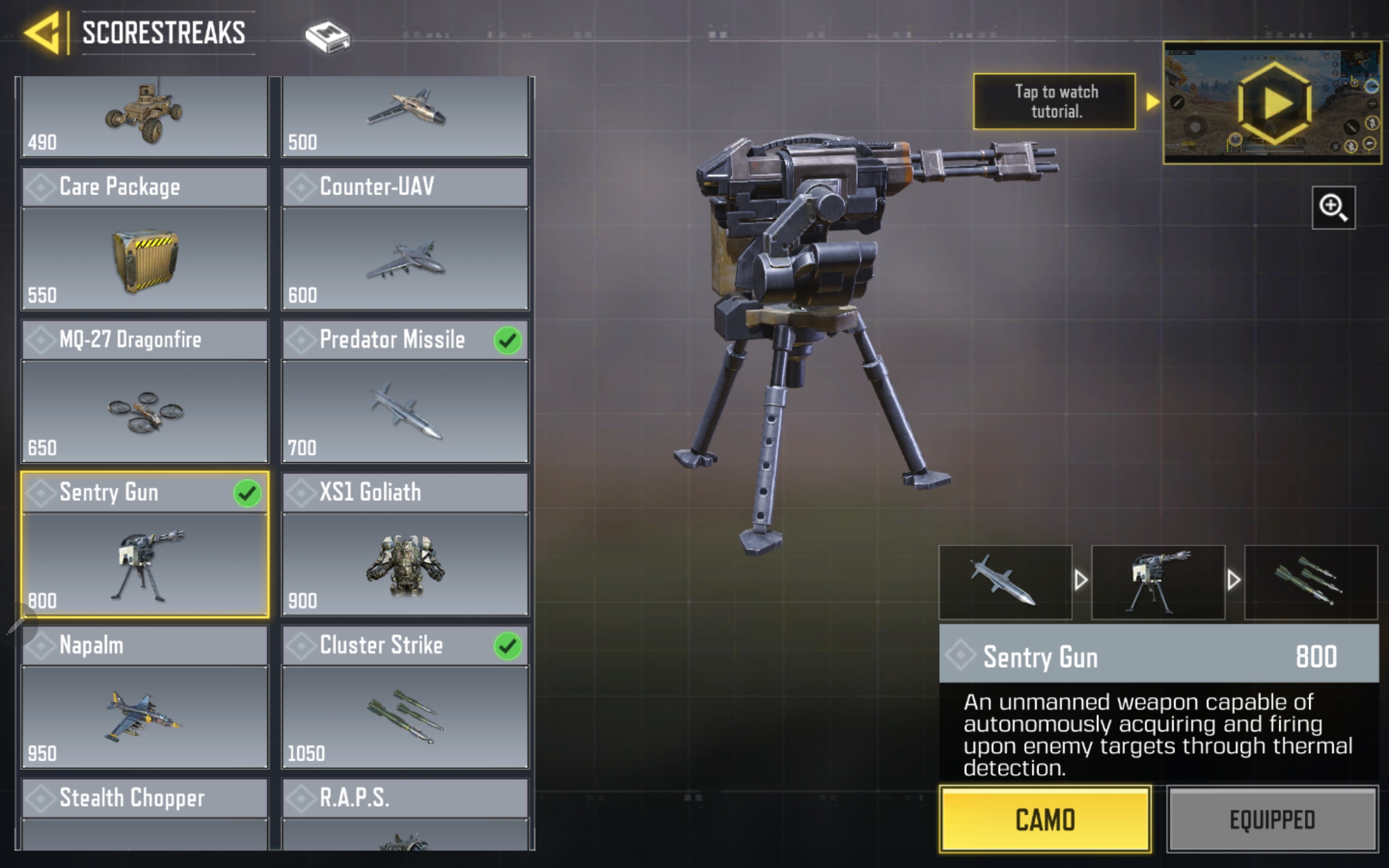The image size is (1389, 868).
Task: Choose the R.A.P.S. scorestreak
Action: click(x=405, y=813)
